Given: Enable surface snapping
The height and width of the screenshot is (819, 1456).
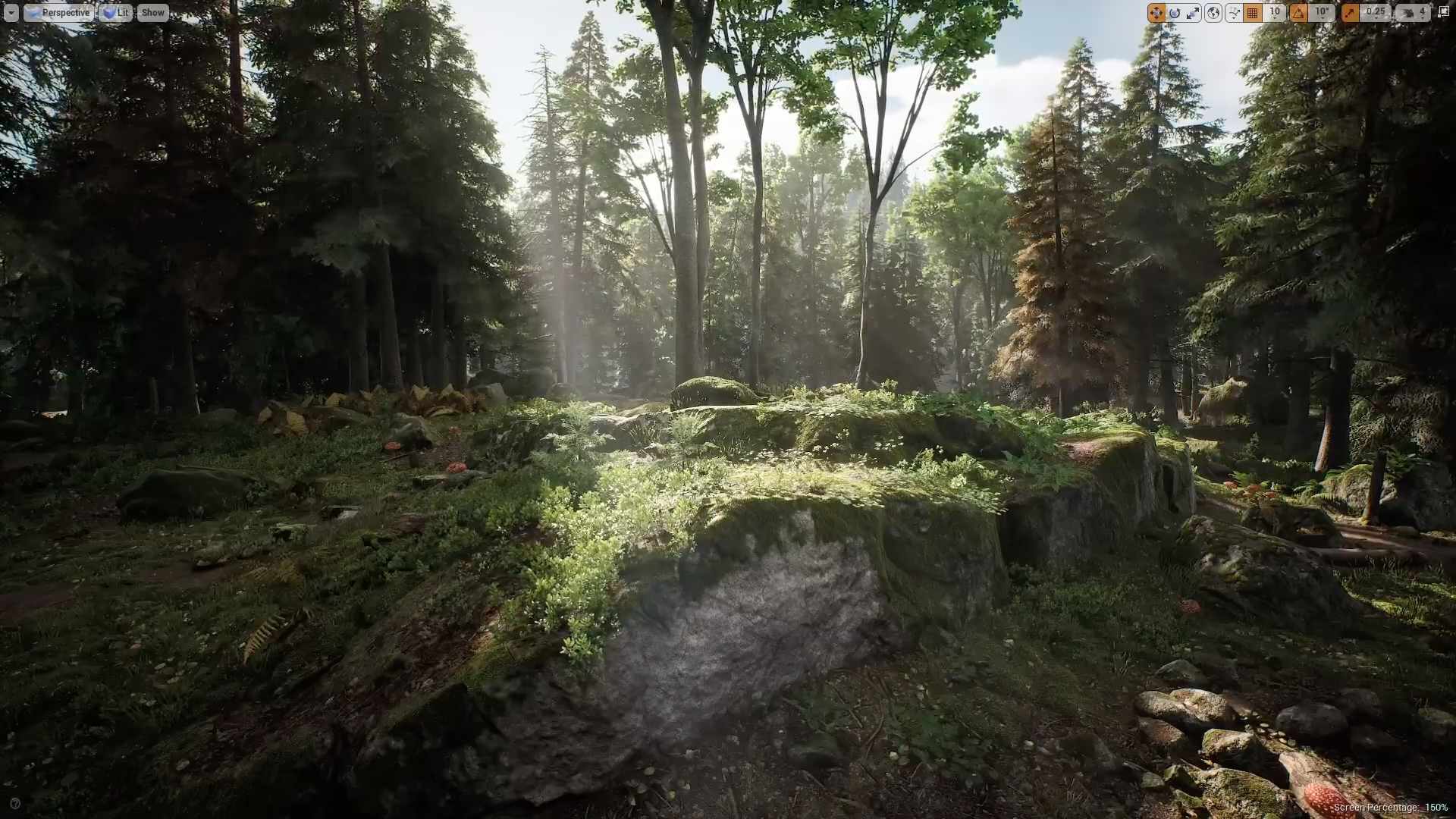Looking at the screenshot, I should click(1234, 12).
